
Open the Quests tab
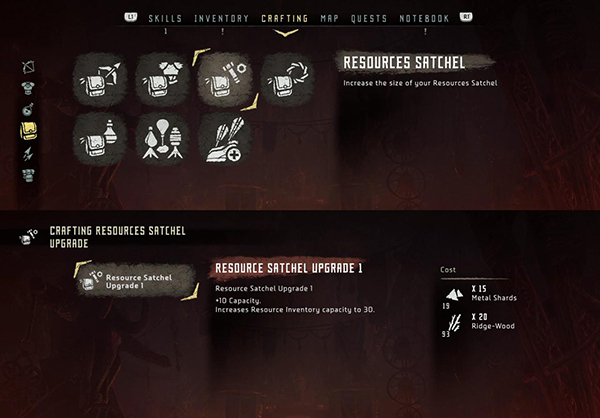coord(370,18)
